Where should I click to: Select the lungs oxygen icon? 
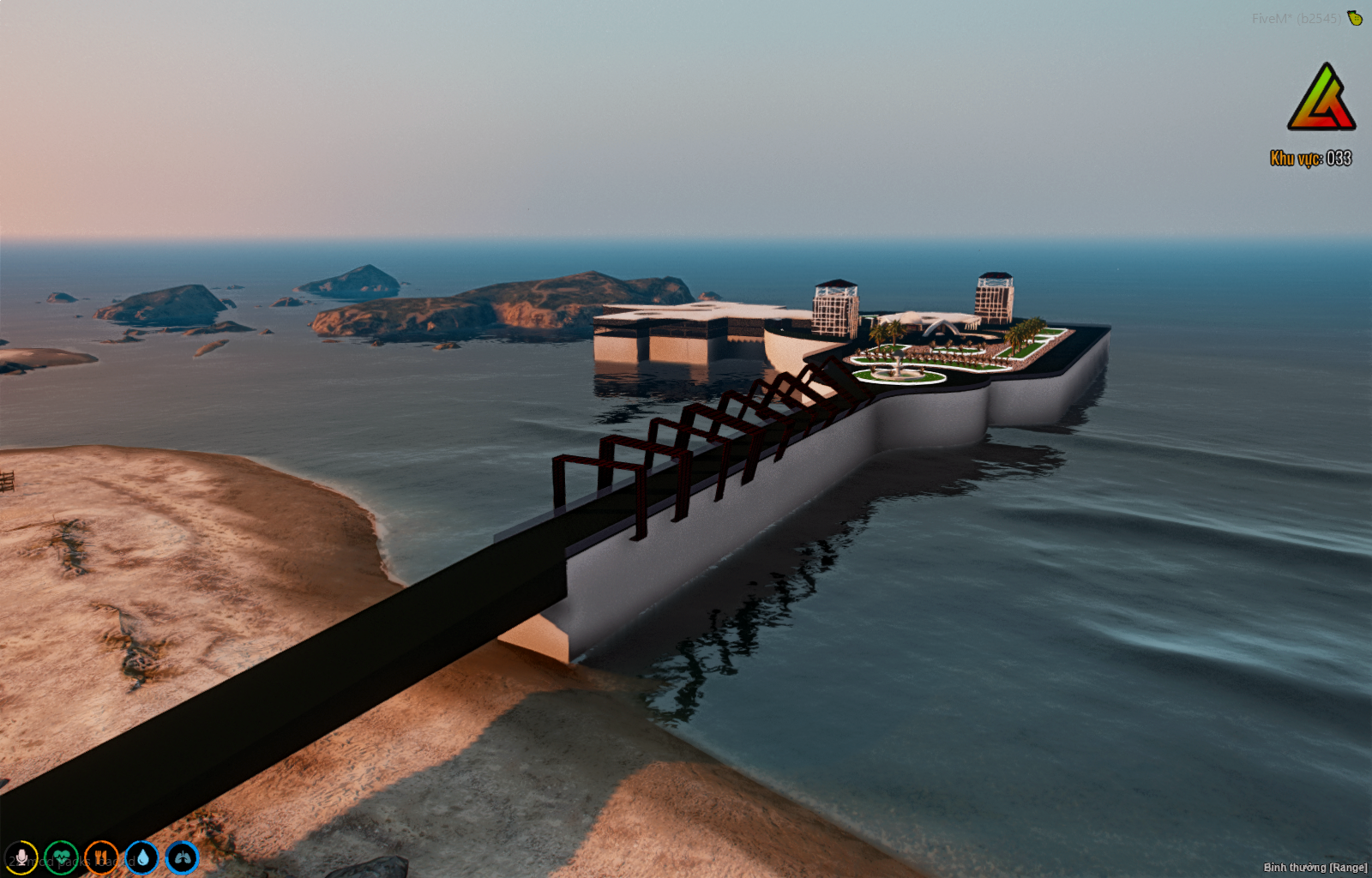[x=182, y=857]
